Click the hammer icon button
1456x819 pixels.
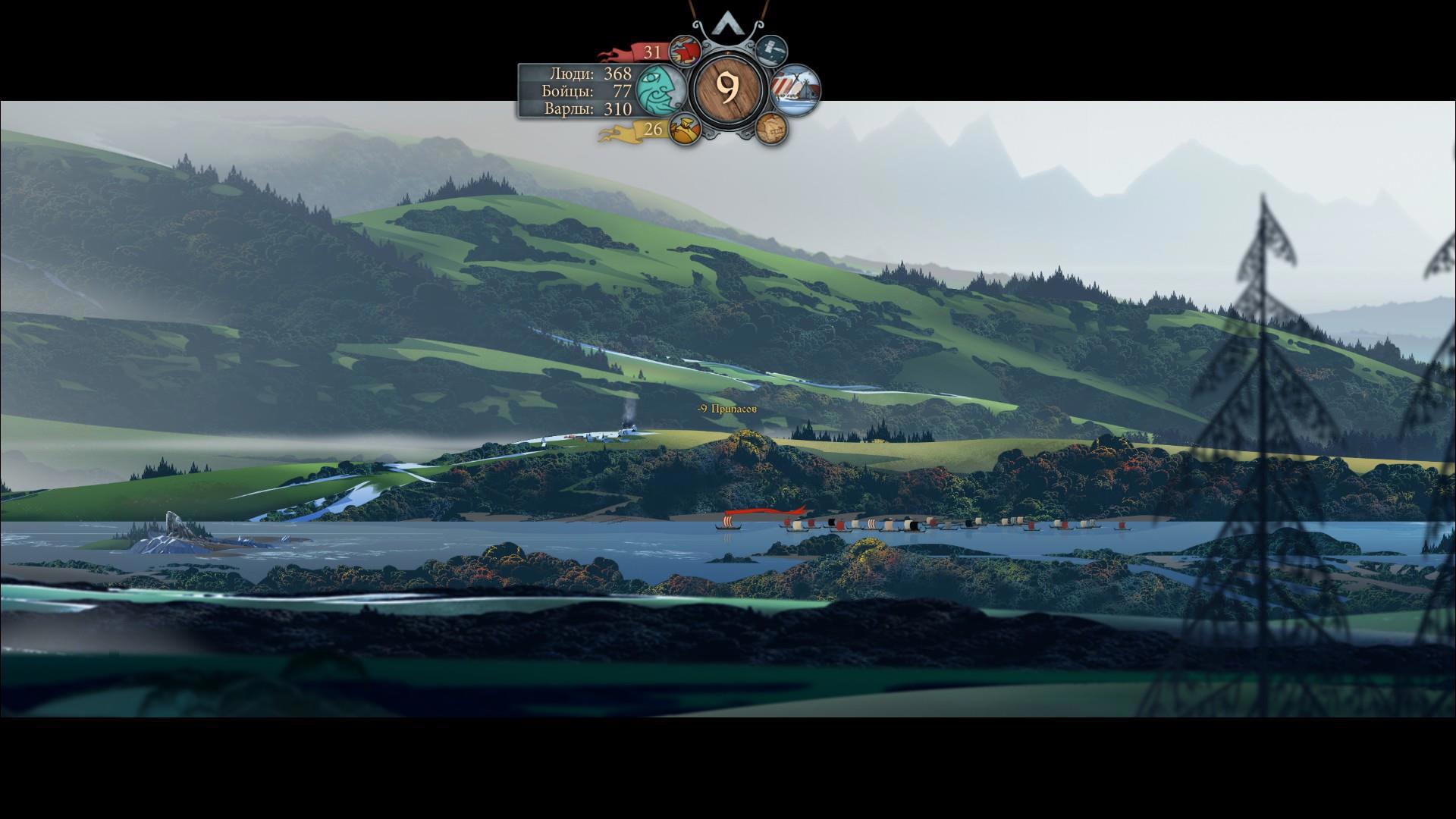[771, 51]
